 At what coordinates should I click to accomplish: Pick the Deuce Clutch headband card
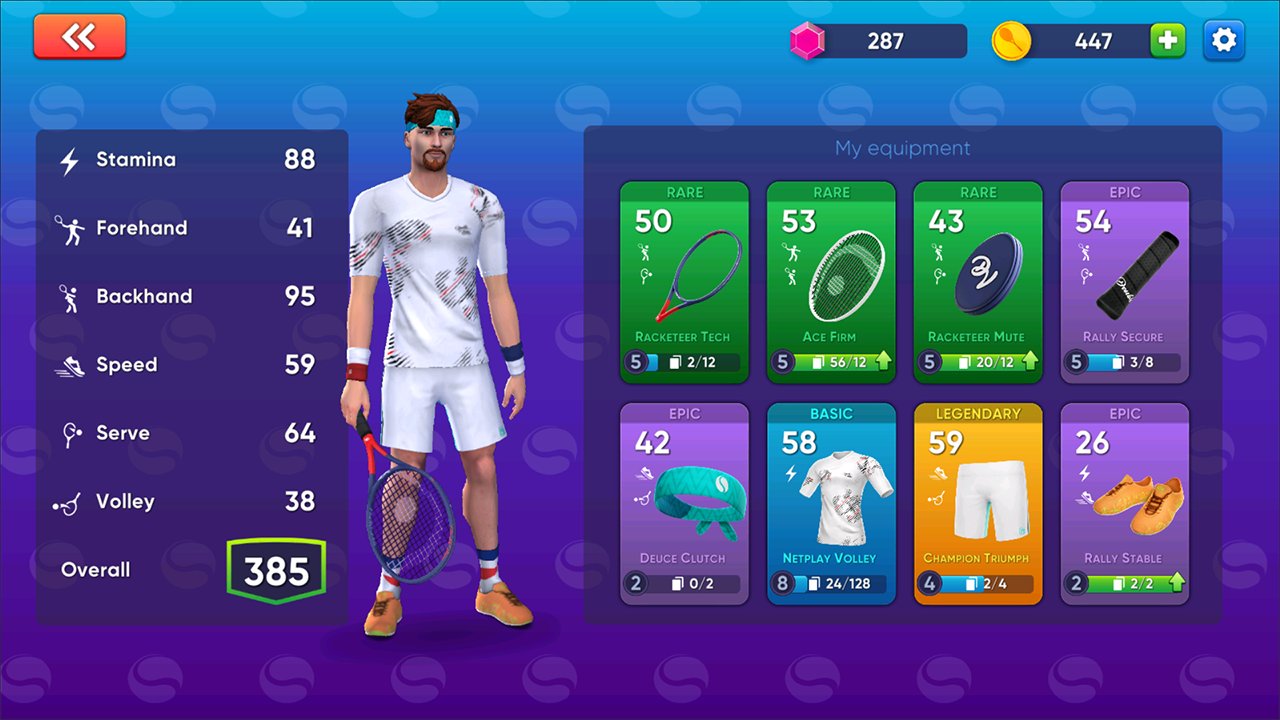coord(684,504)
